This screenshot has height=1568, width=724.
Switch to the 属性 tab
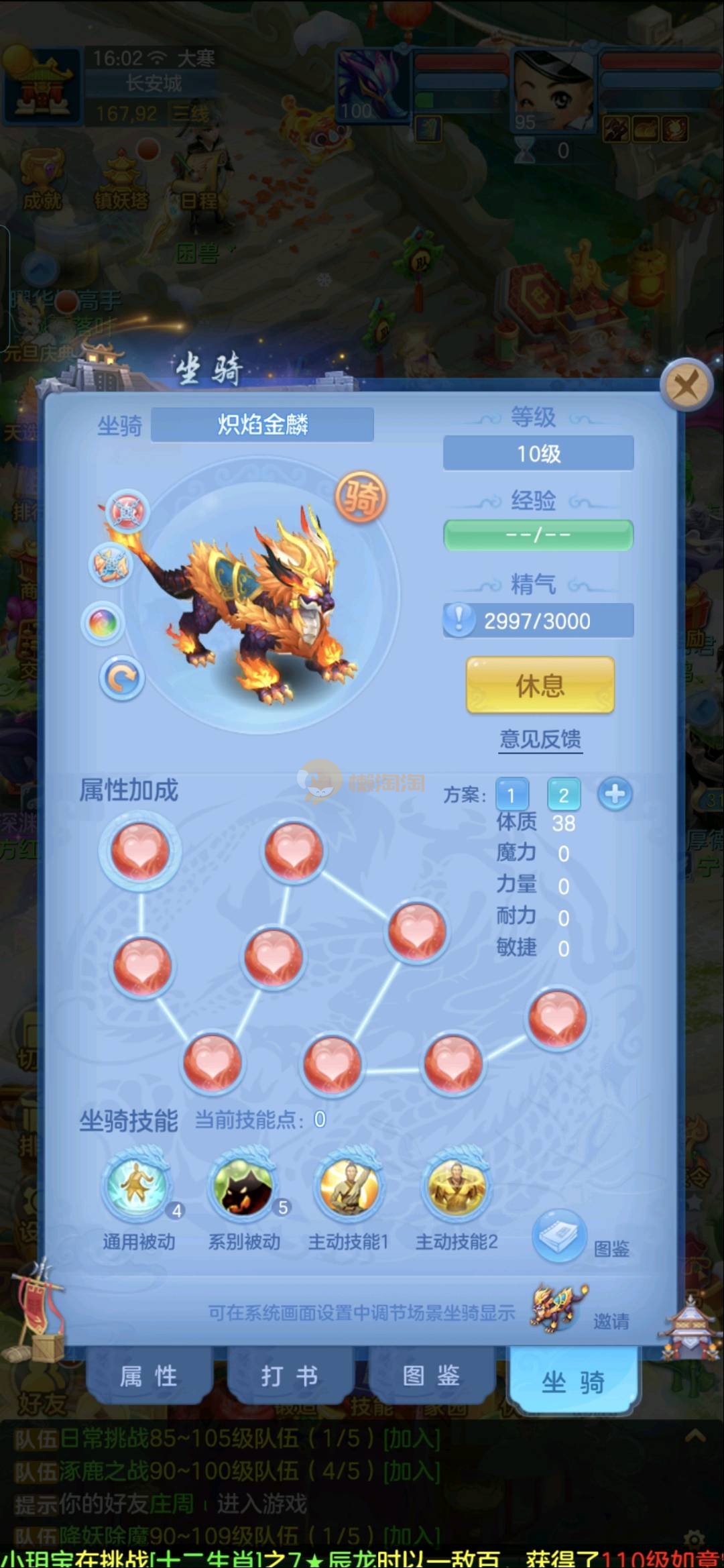point(149,1376)
